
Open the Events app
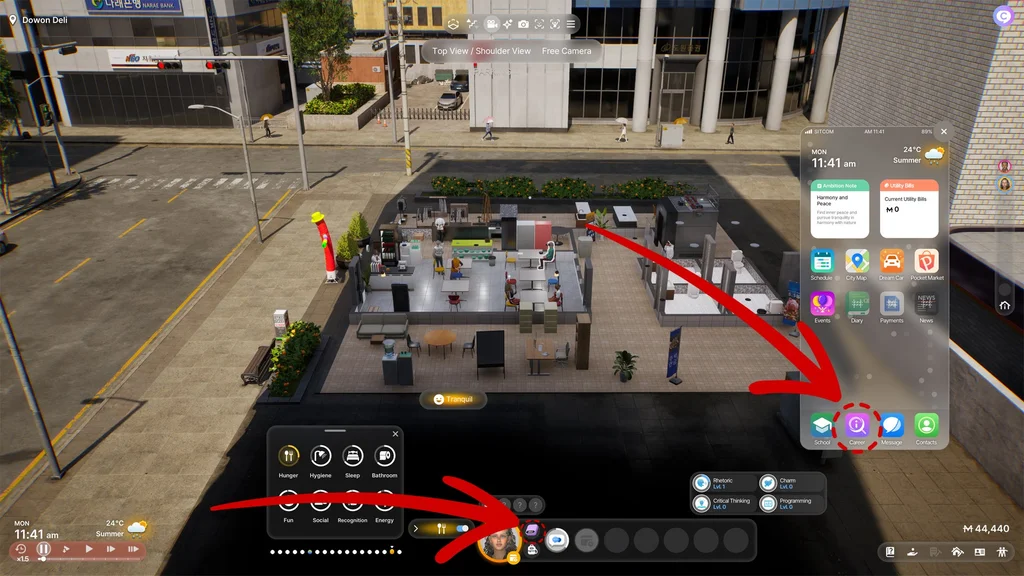click(822, 304)
